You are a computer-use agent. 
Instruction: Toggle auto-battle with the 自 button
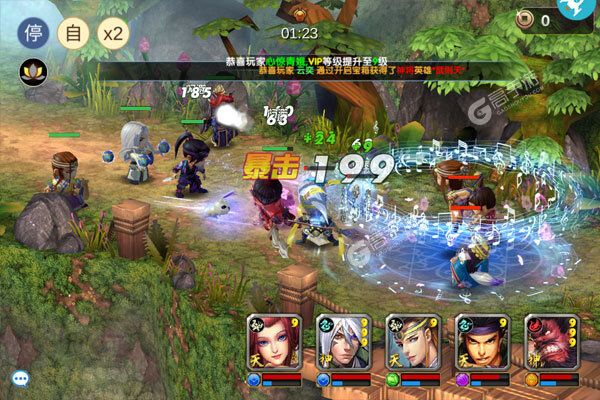click(x=71, y=29)
